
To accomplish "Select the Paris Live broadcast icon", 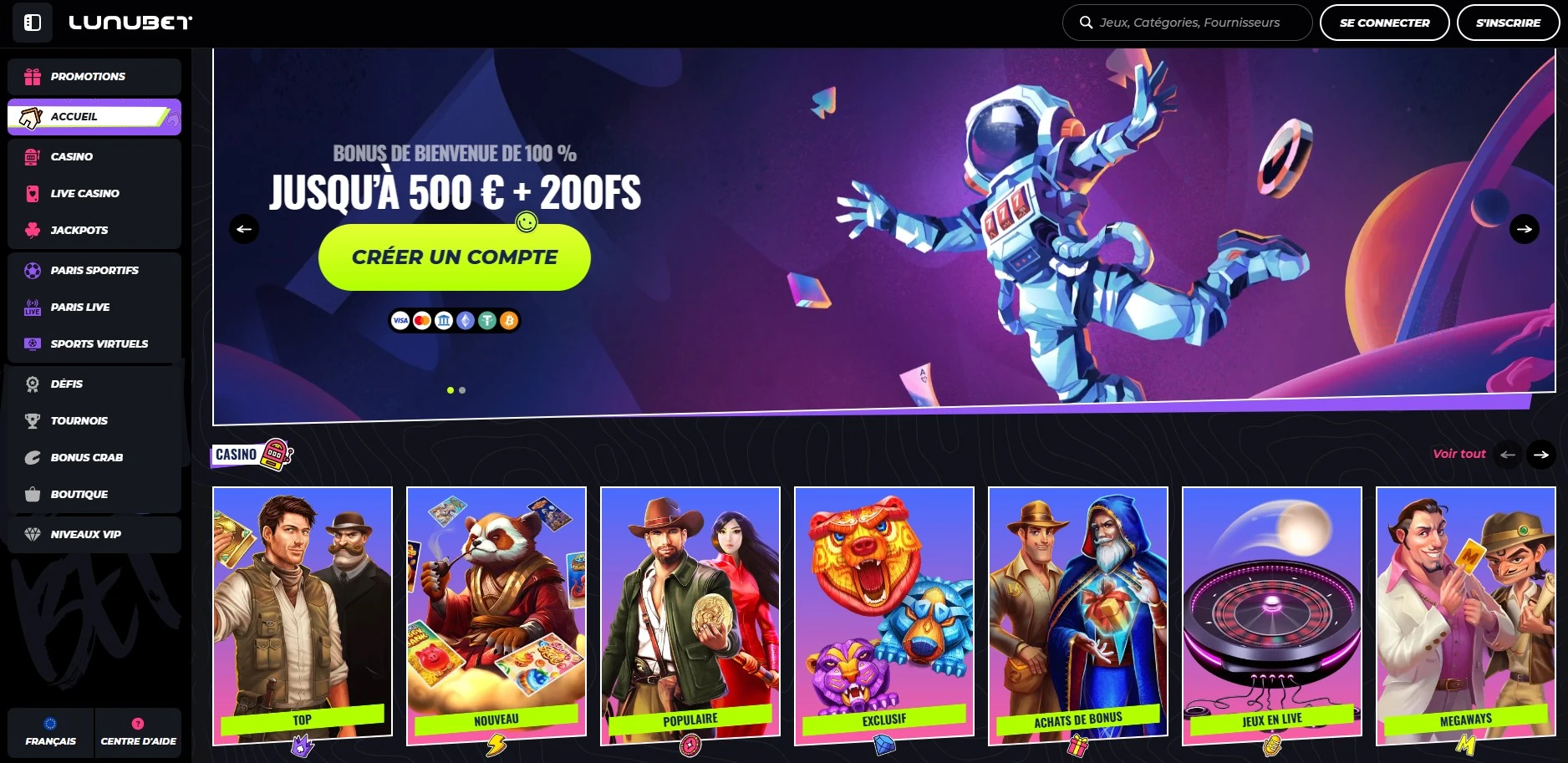I will (32, 307).
